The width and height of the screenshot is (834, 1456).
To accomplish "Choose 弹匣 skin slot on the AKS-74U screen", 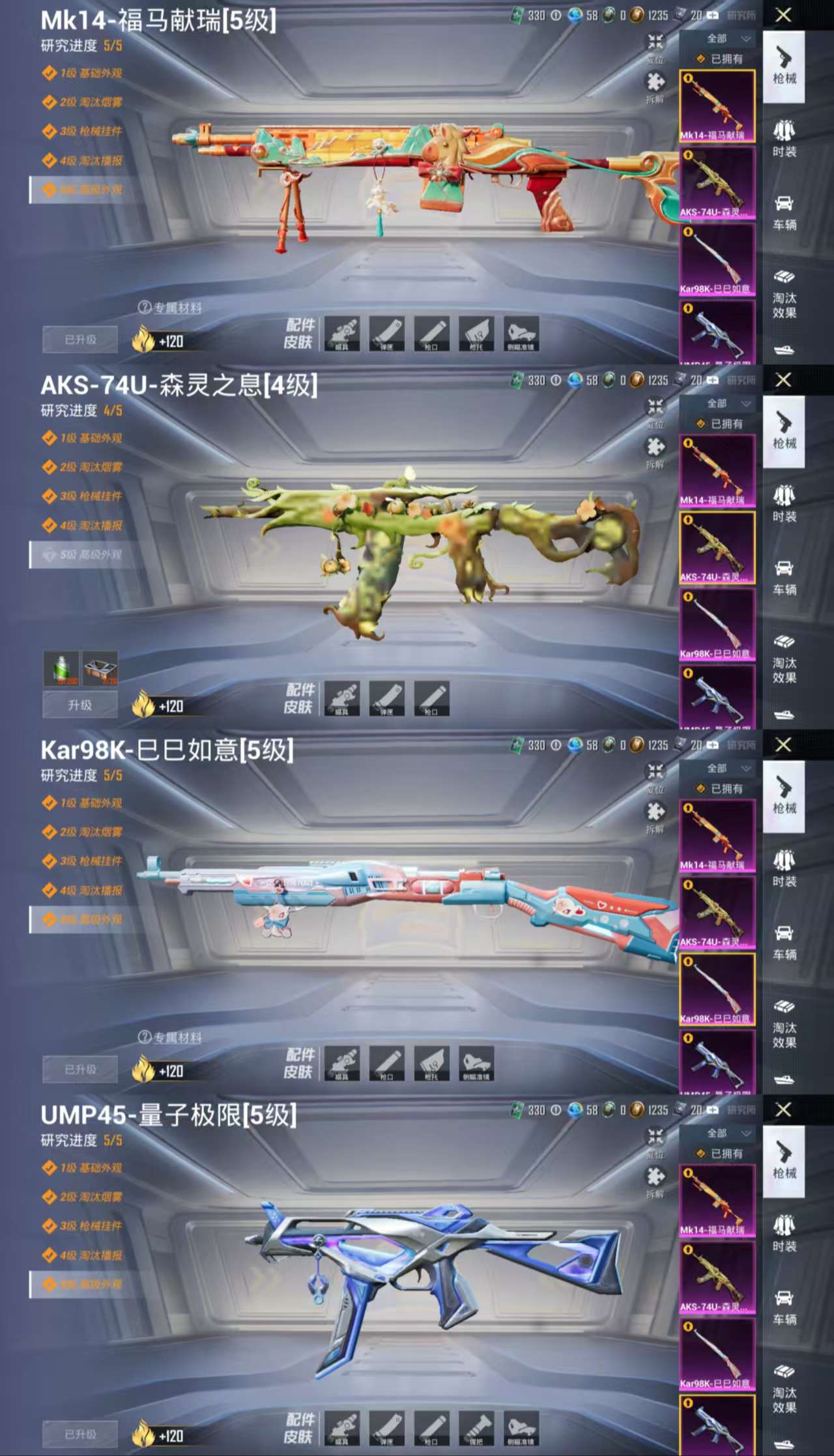I will tap(387, 698).
